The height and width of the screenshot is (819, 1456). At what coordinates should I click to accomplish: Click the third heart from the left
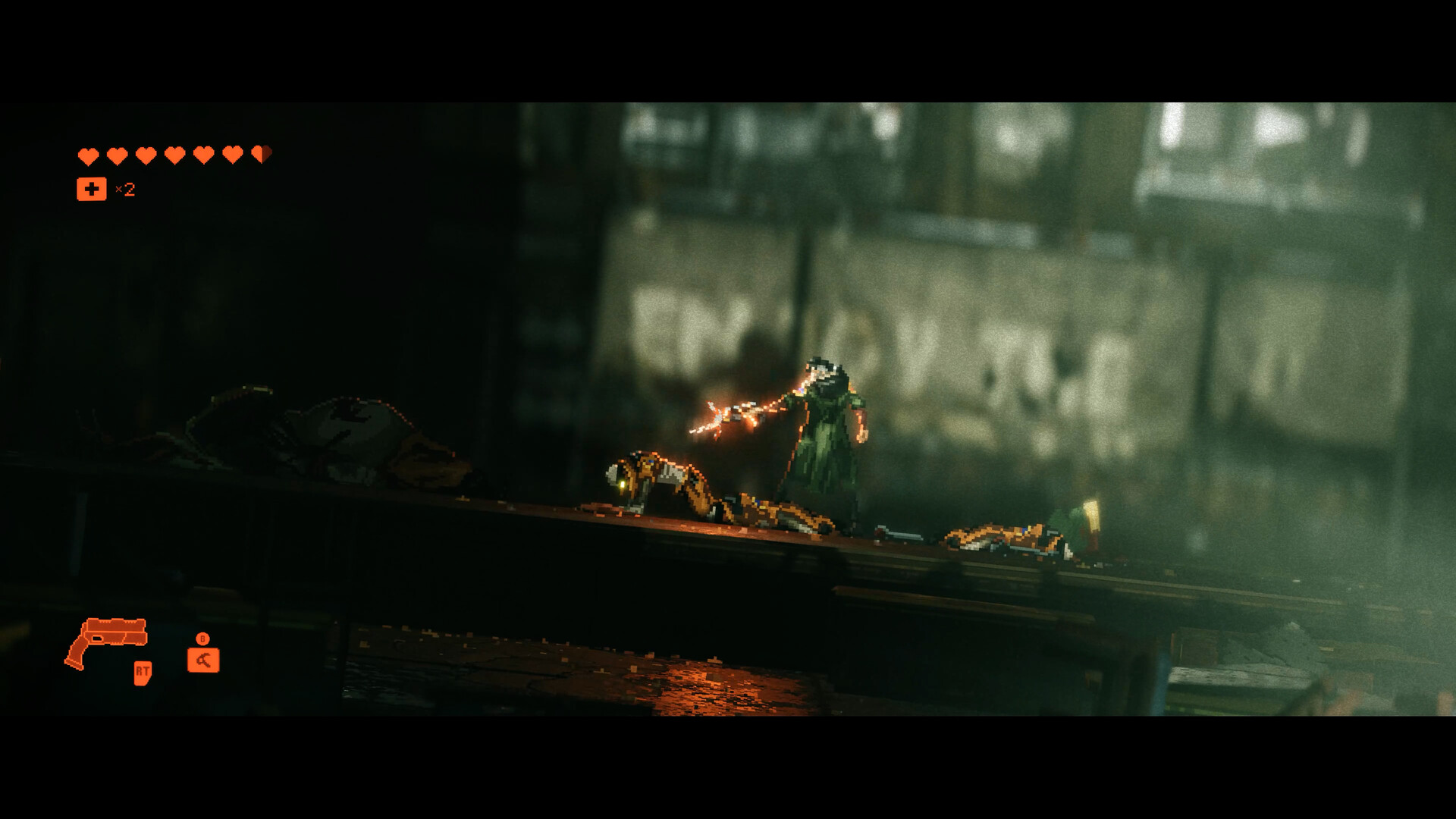click(x=146, y=154)
